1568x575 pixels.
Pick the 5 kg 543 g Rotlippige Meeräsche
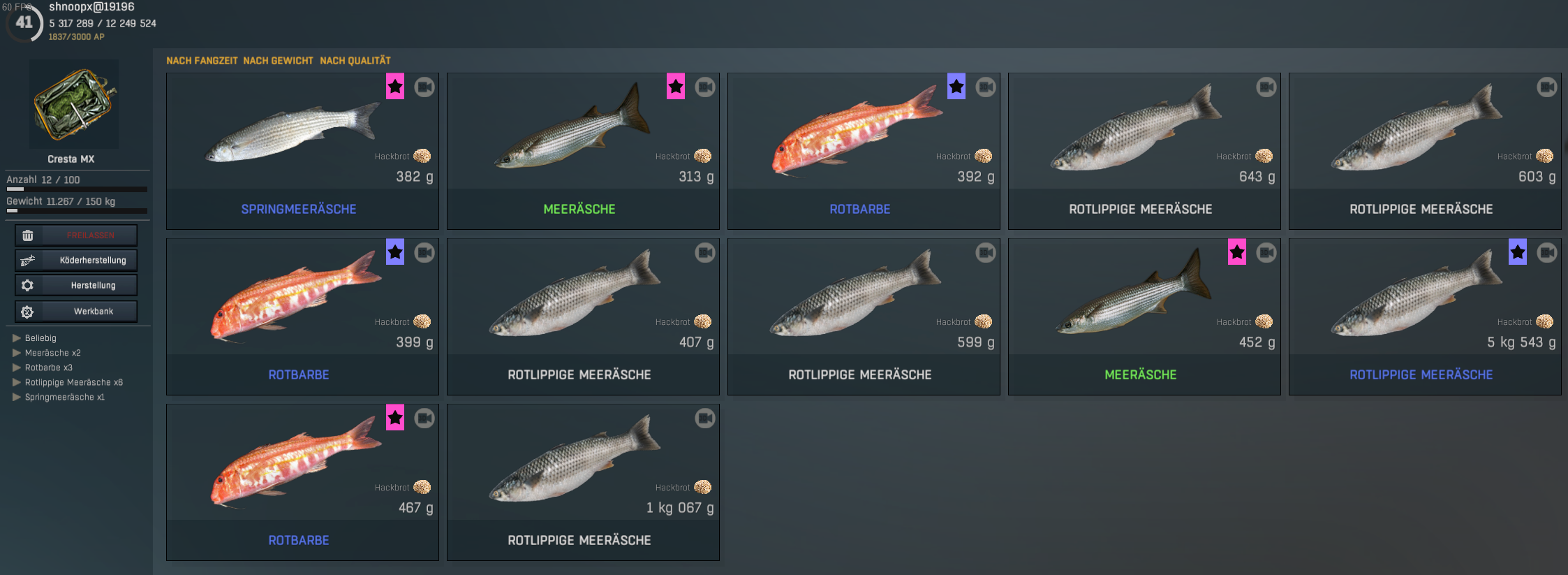1425,316
